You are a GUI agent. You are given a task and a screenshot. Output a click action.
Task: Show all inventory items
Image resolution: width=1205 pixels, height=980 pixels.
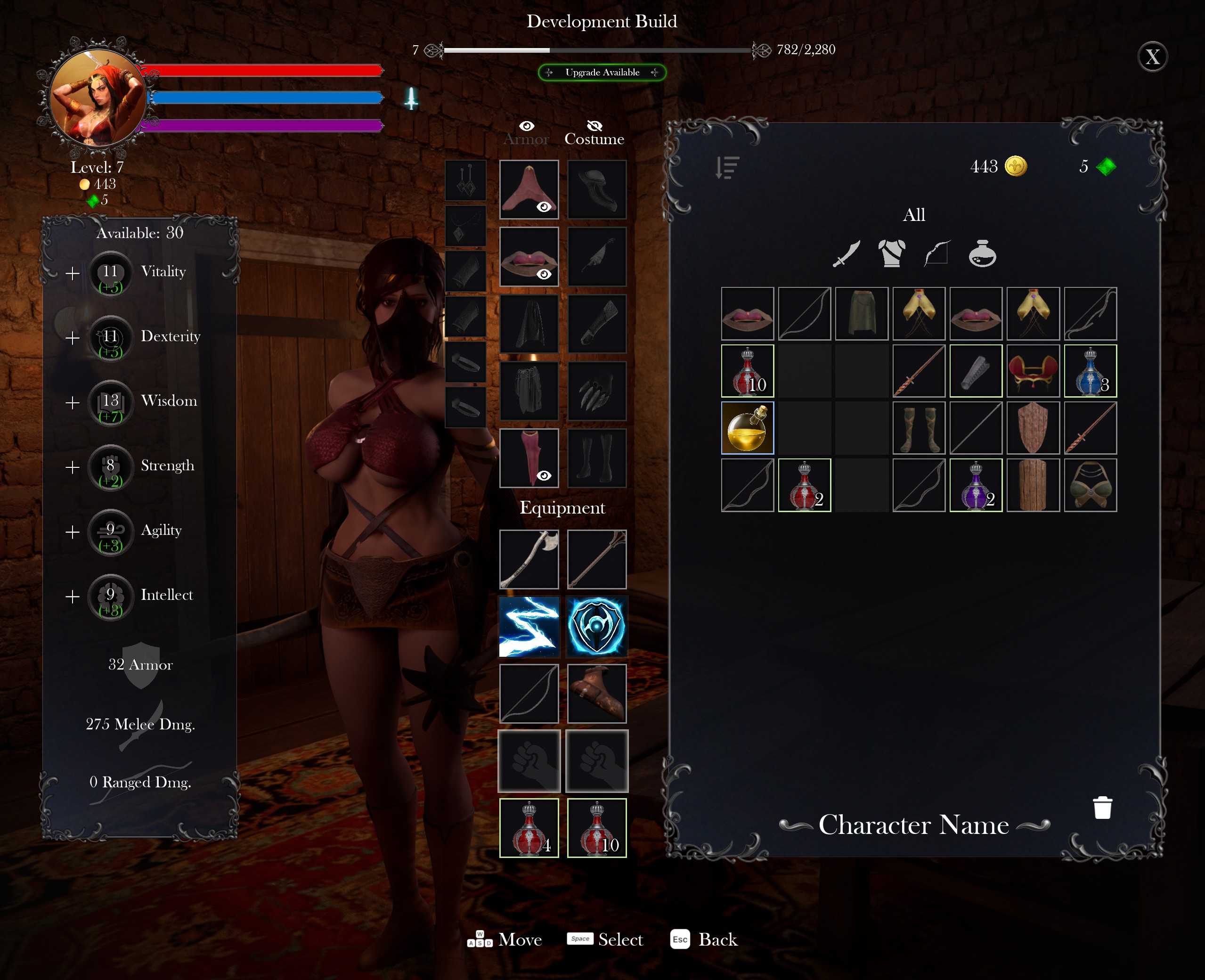pyautogui.click(x=914, y=215)
